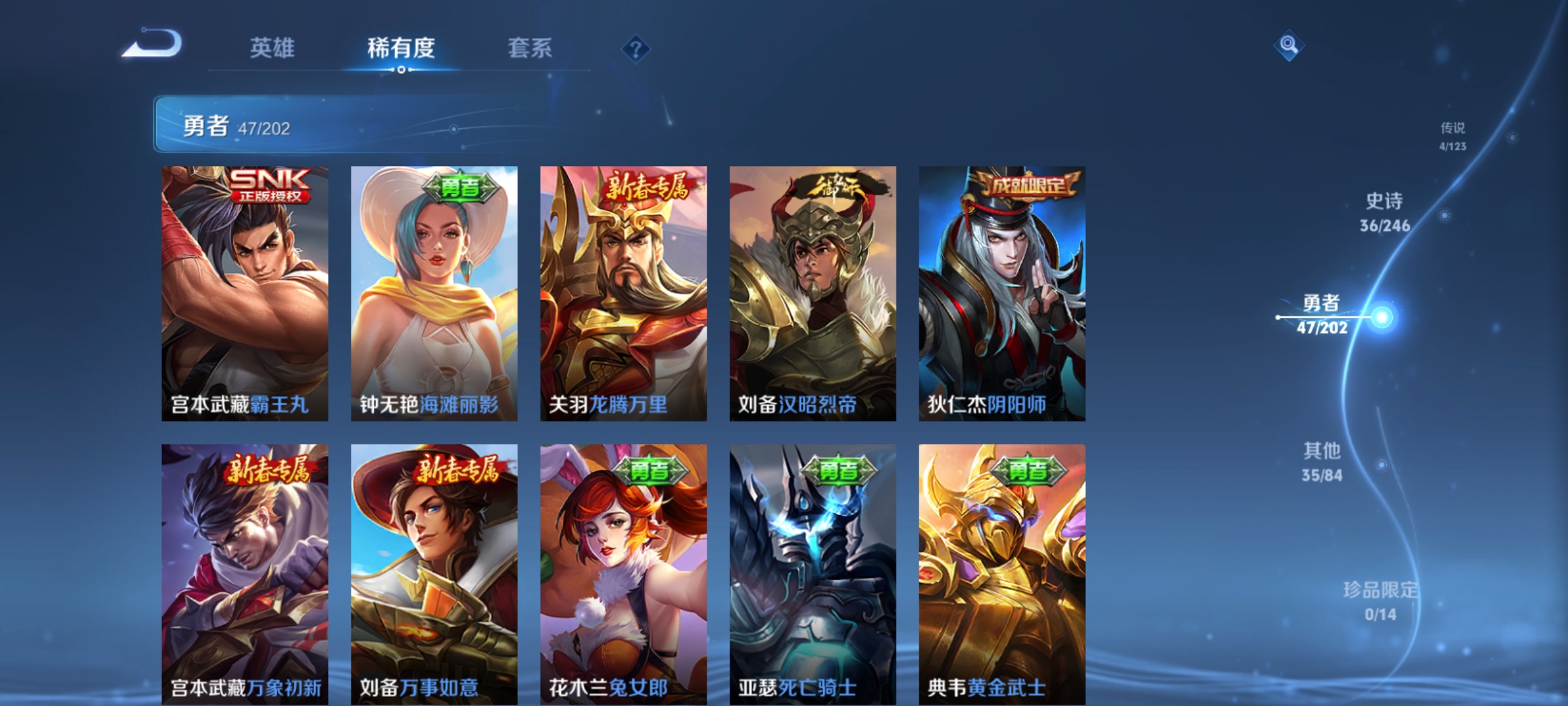This screenshot has height=706, width=1568.
Task: Open the 套系 tab
Action: pyautogui.click(x=529, y=48)
